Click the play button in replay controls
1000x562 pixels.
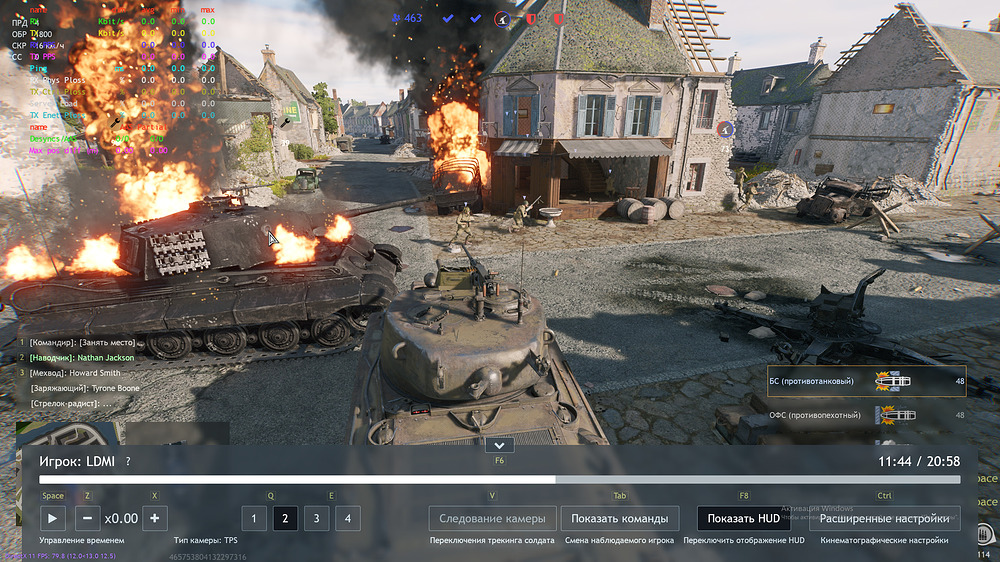point(53,518)
